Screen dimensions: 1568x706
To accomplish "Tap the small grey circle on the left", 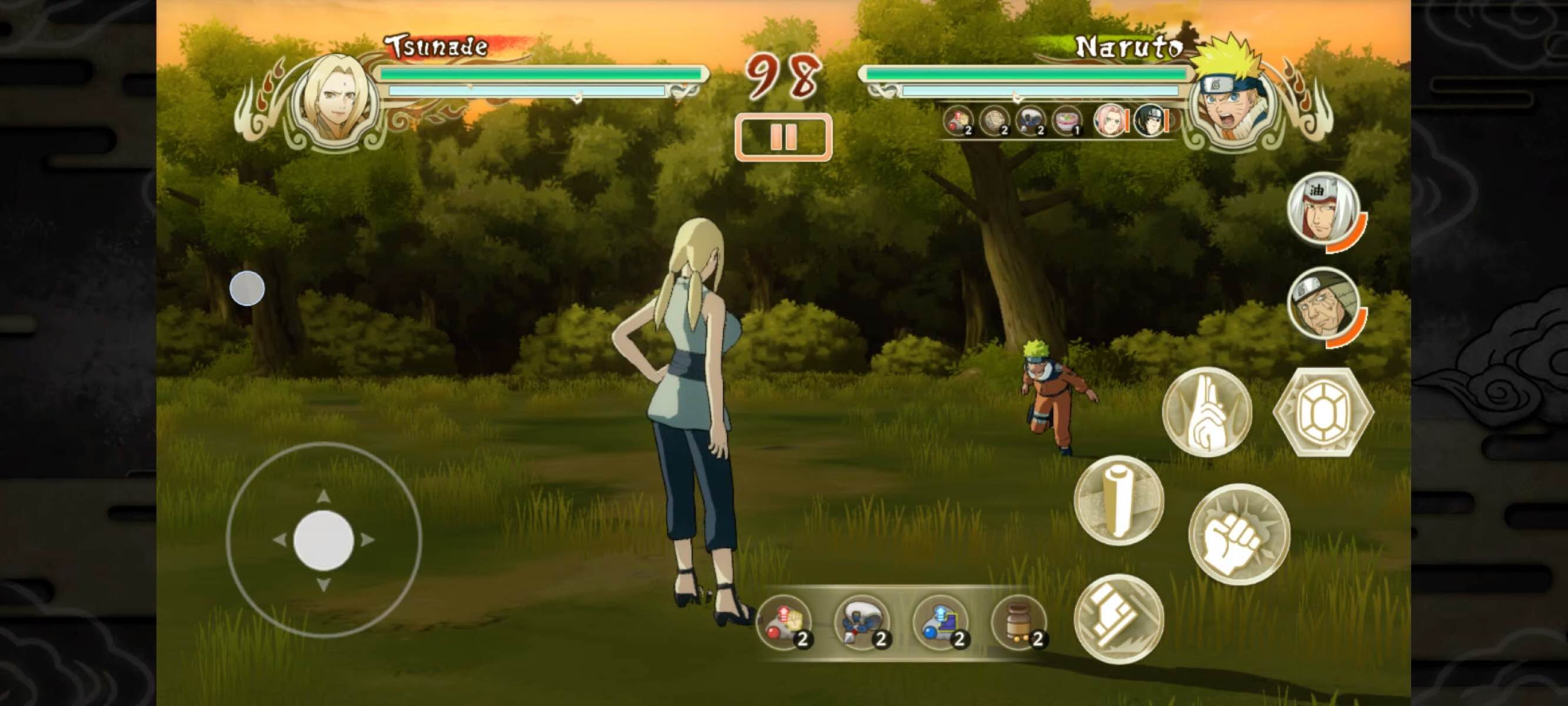I will pos(247,288).
